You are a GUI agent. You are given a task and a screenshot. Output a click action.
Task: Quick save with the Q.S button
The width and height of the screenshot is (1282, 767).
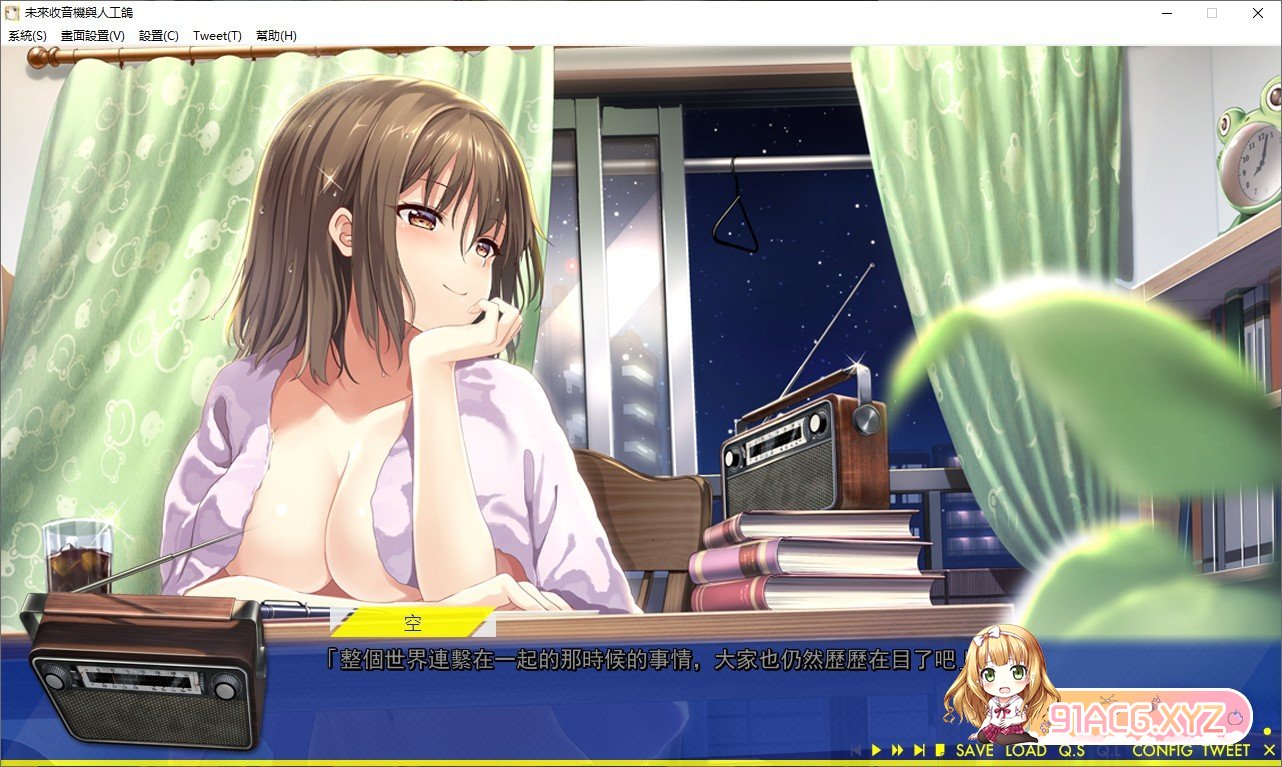pos(1072,750)
